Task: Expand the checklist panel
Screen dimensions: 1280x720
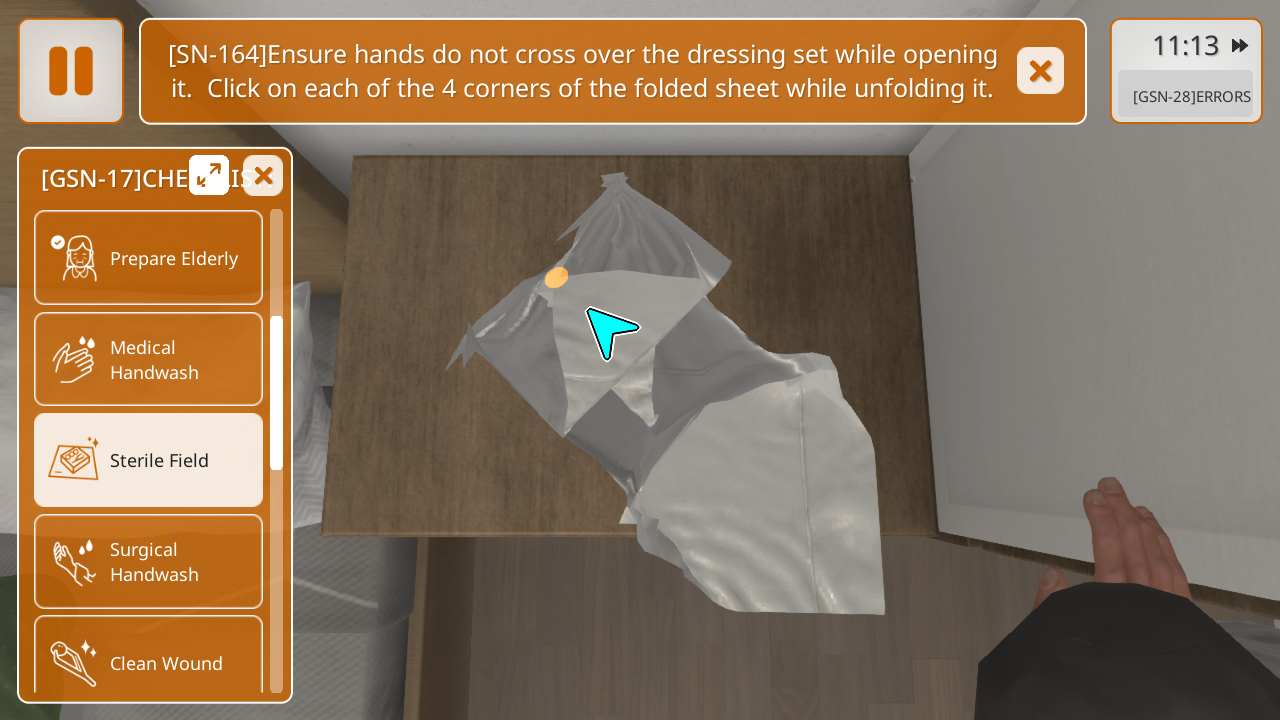Action: (209, 175)
